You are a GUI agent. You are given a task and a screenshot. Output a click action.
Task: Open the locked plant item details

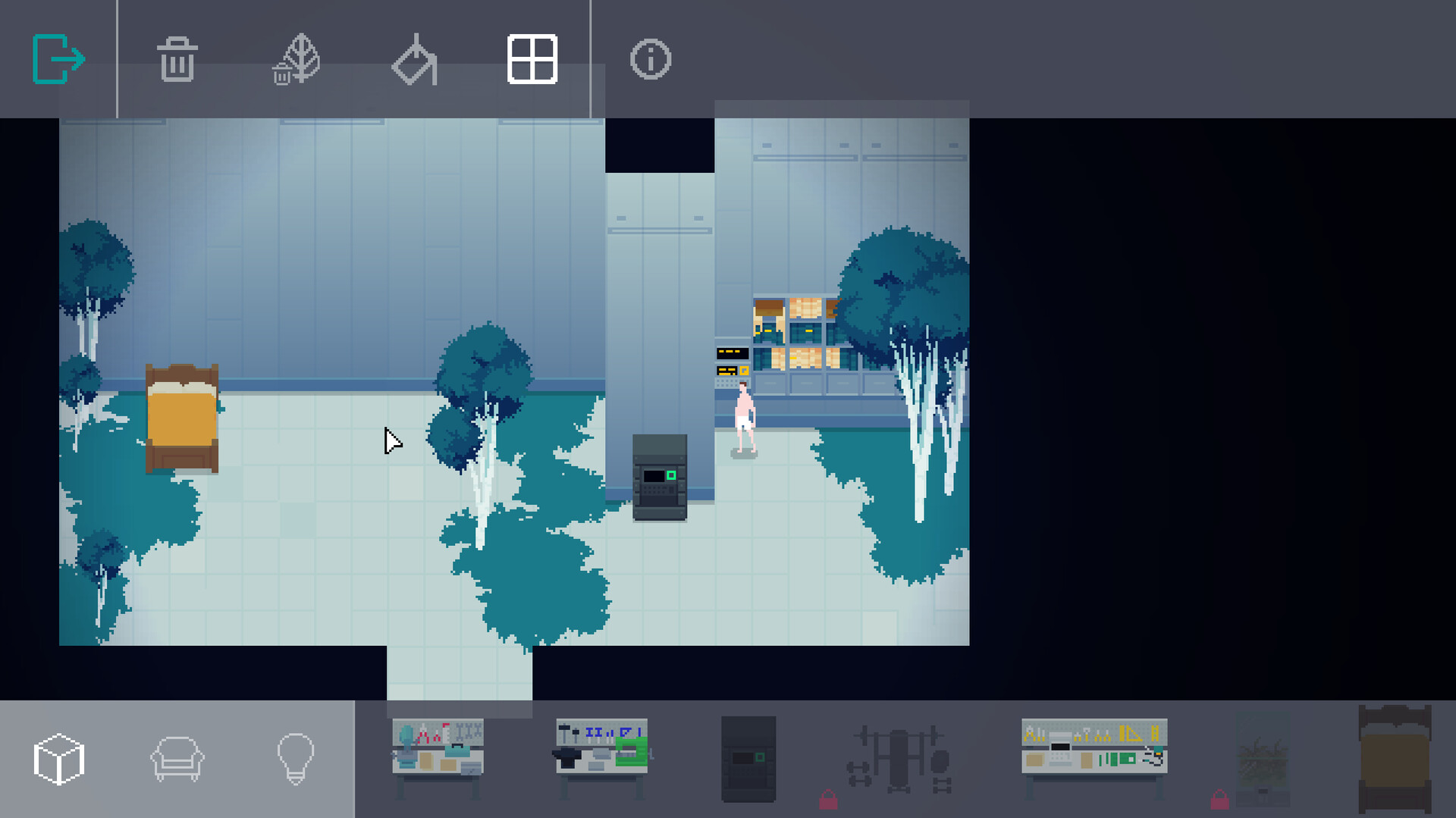coord(1263,758)
